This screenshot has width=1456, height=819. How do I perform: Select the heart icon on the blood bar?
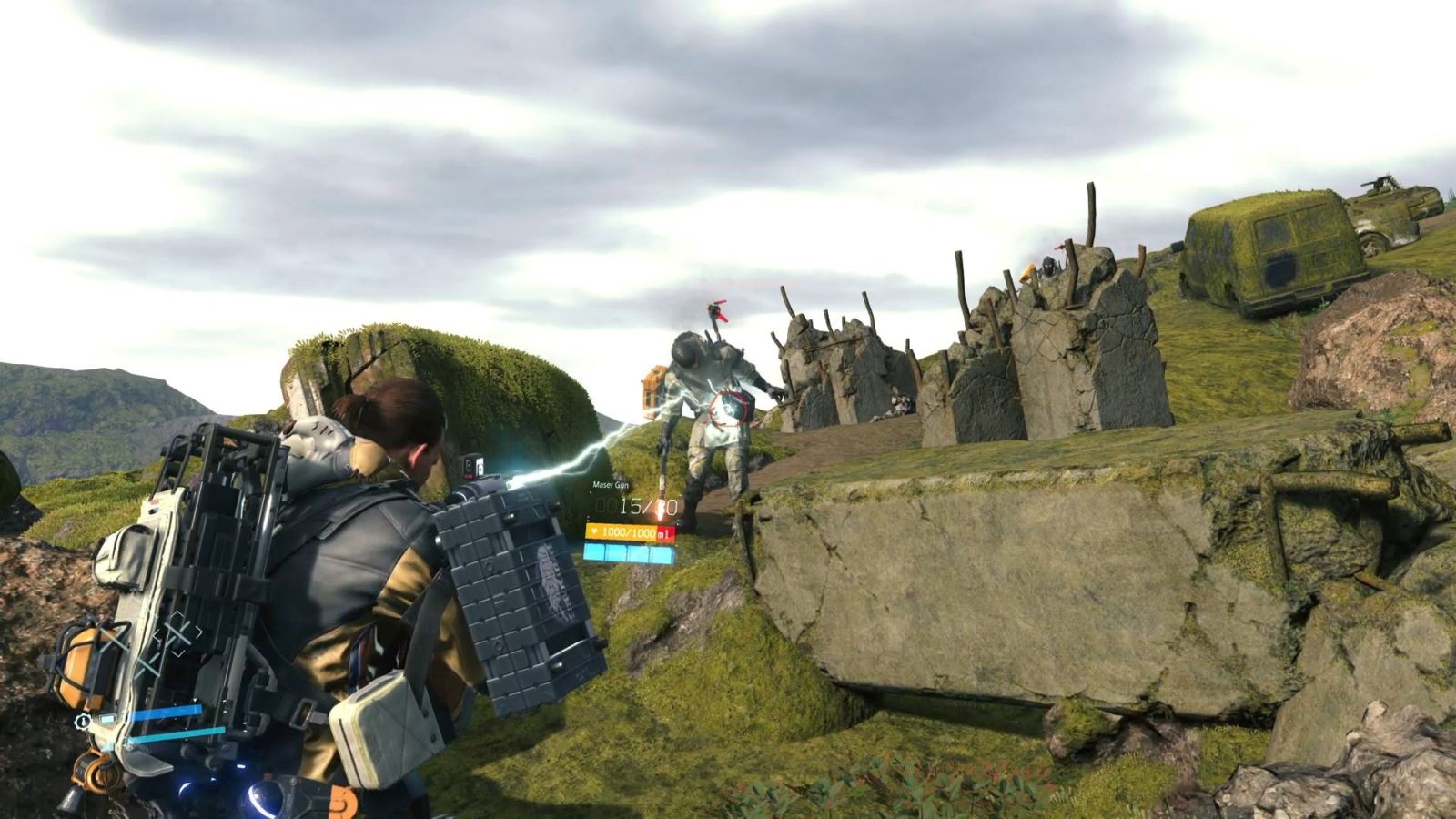594,532
